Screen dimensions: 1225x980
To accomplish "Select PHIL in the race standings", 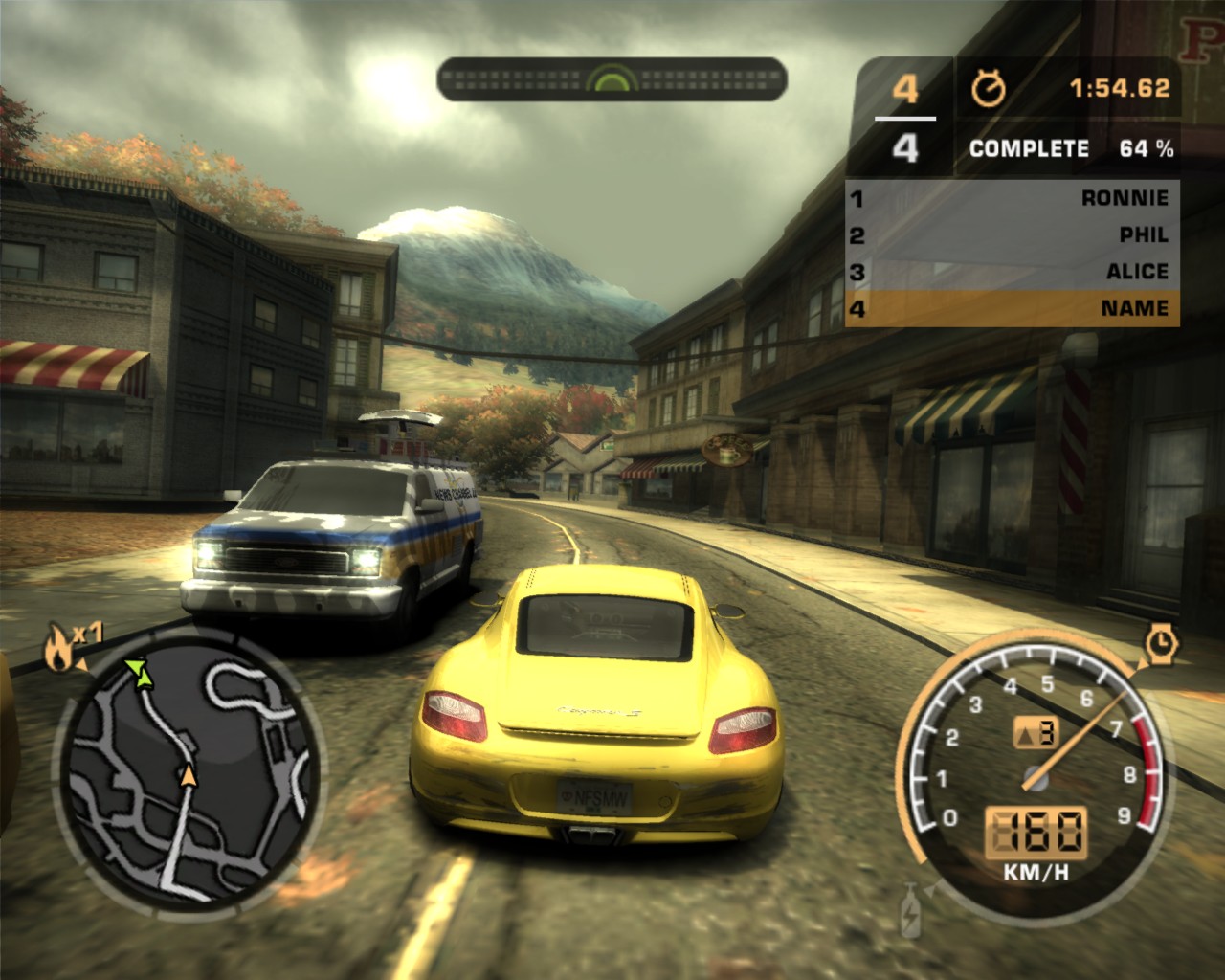I will point(1012,234).
